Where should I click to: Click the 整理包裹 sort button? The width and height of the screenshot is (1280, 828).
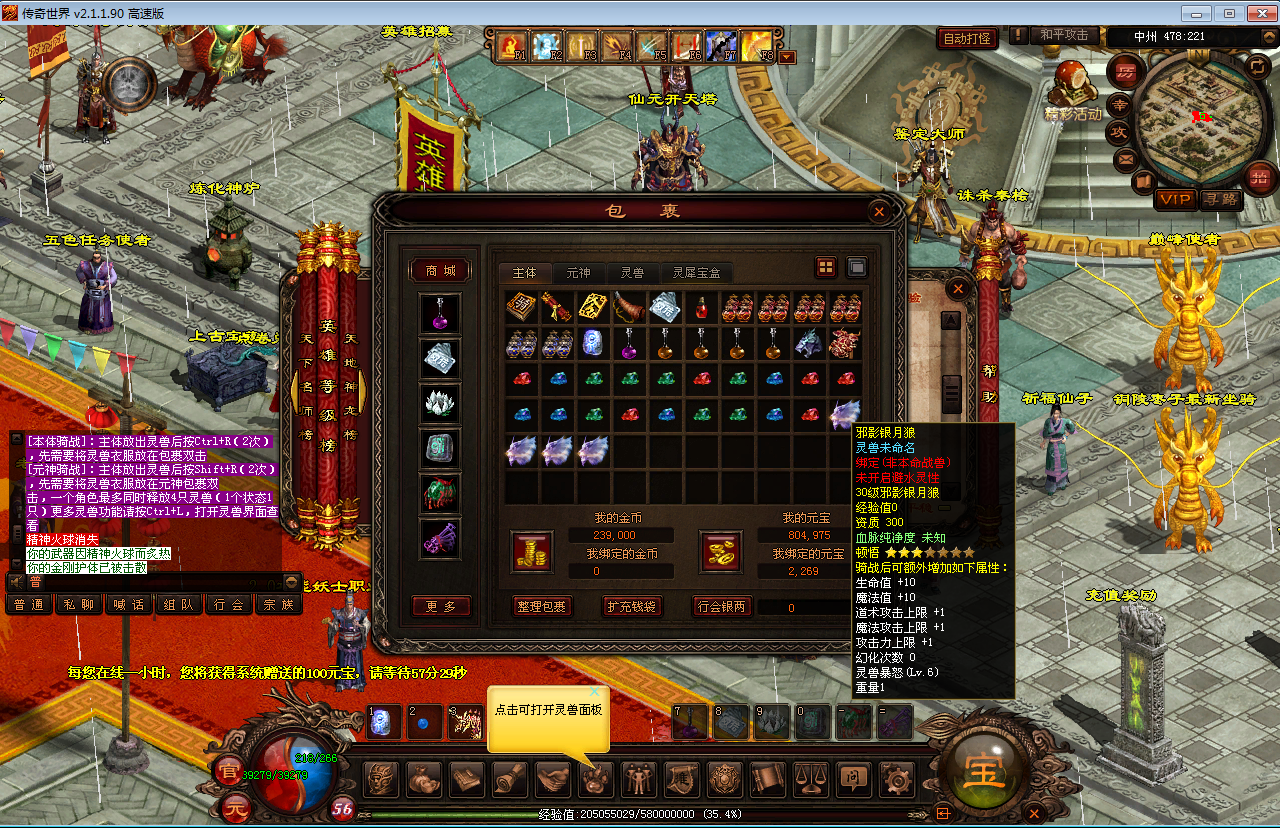tap(540, 606)
